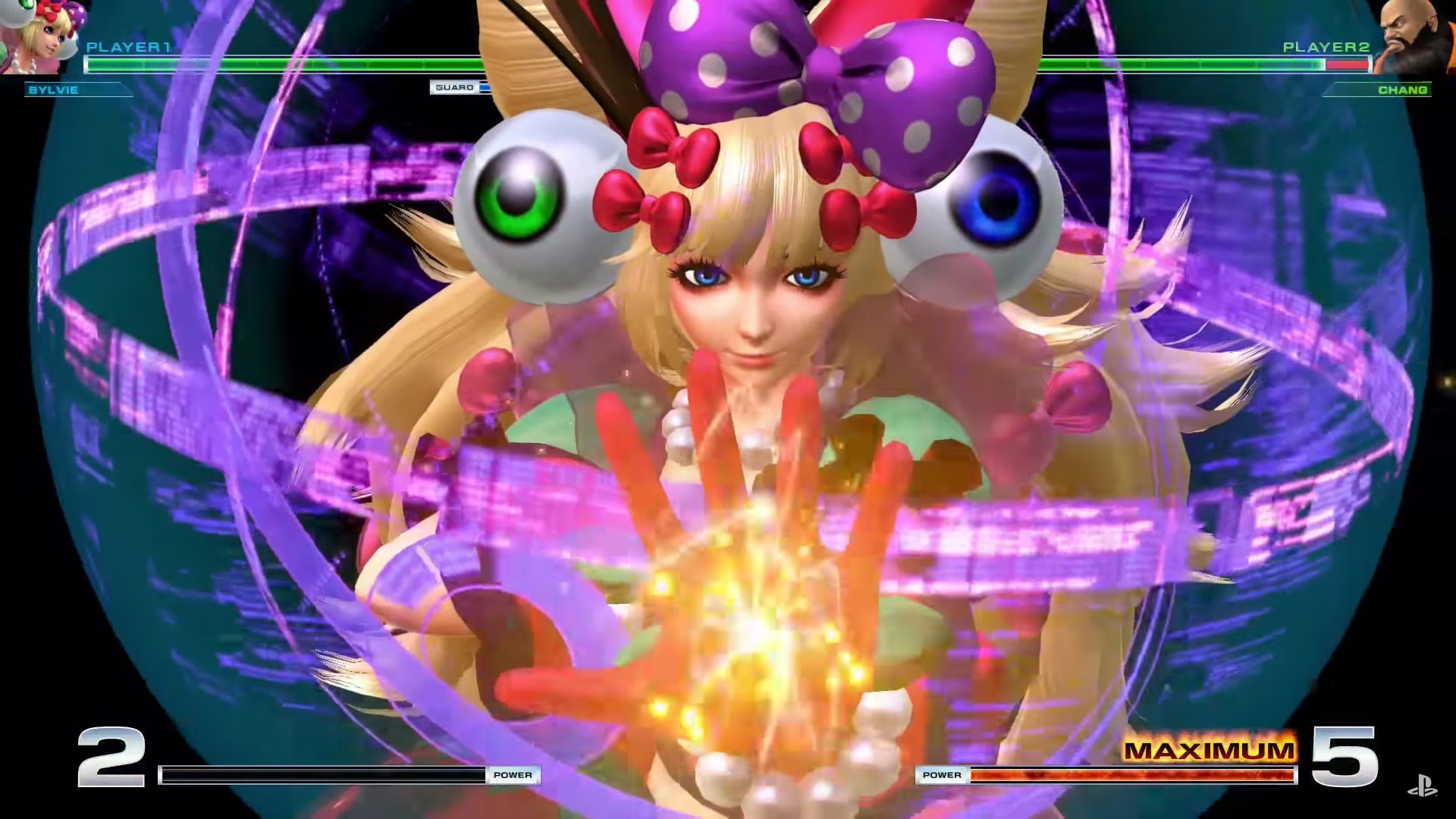Expand the PLAYER1 name banner
This screenshot has width=1456, height=819.
coord(129,47)
